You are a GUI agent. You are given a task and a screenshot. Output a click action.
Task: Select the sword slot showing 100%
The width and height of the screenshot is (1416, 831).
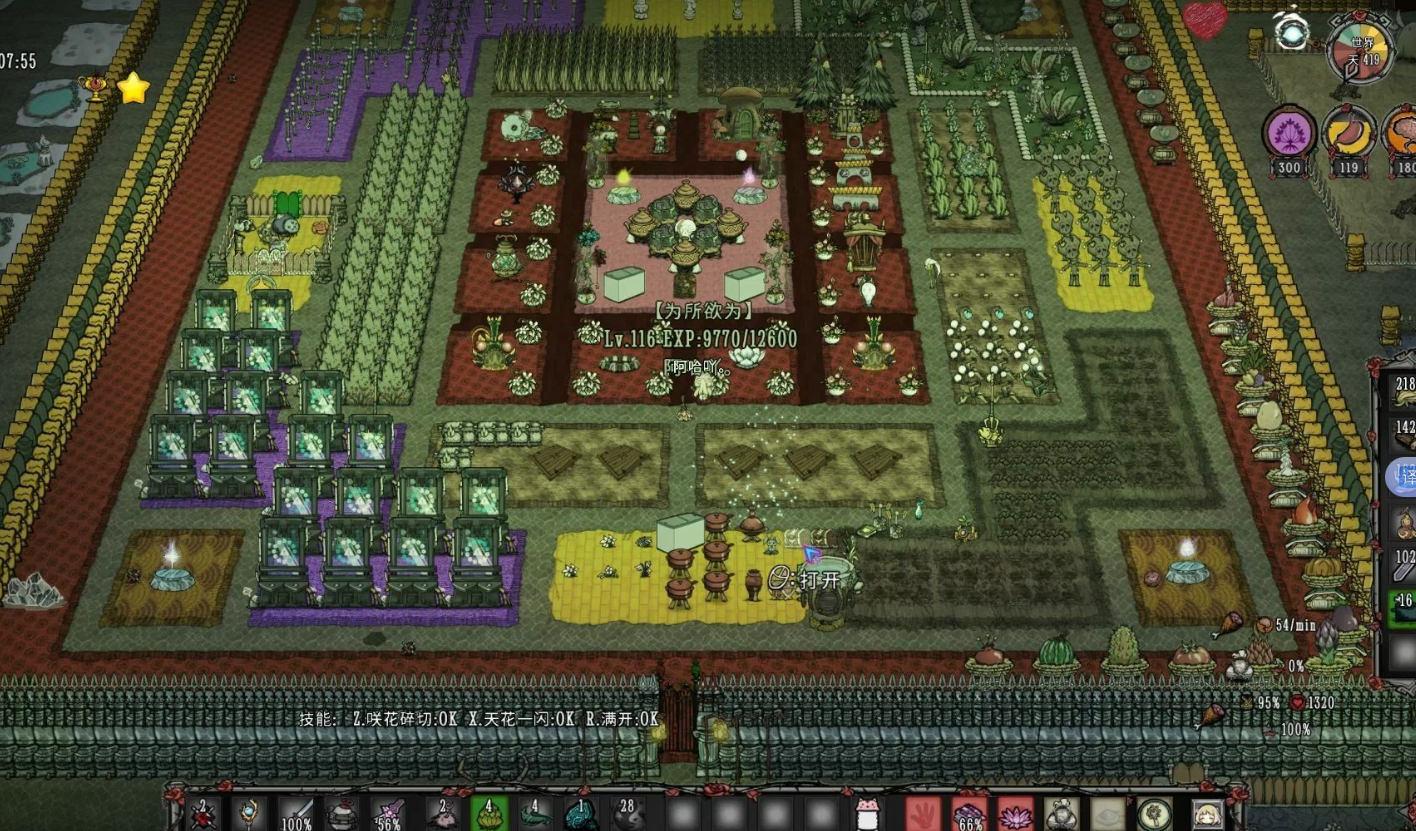(296, 812)
